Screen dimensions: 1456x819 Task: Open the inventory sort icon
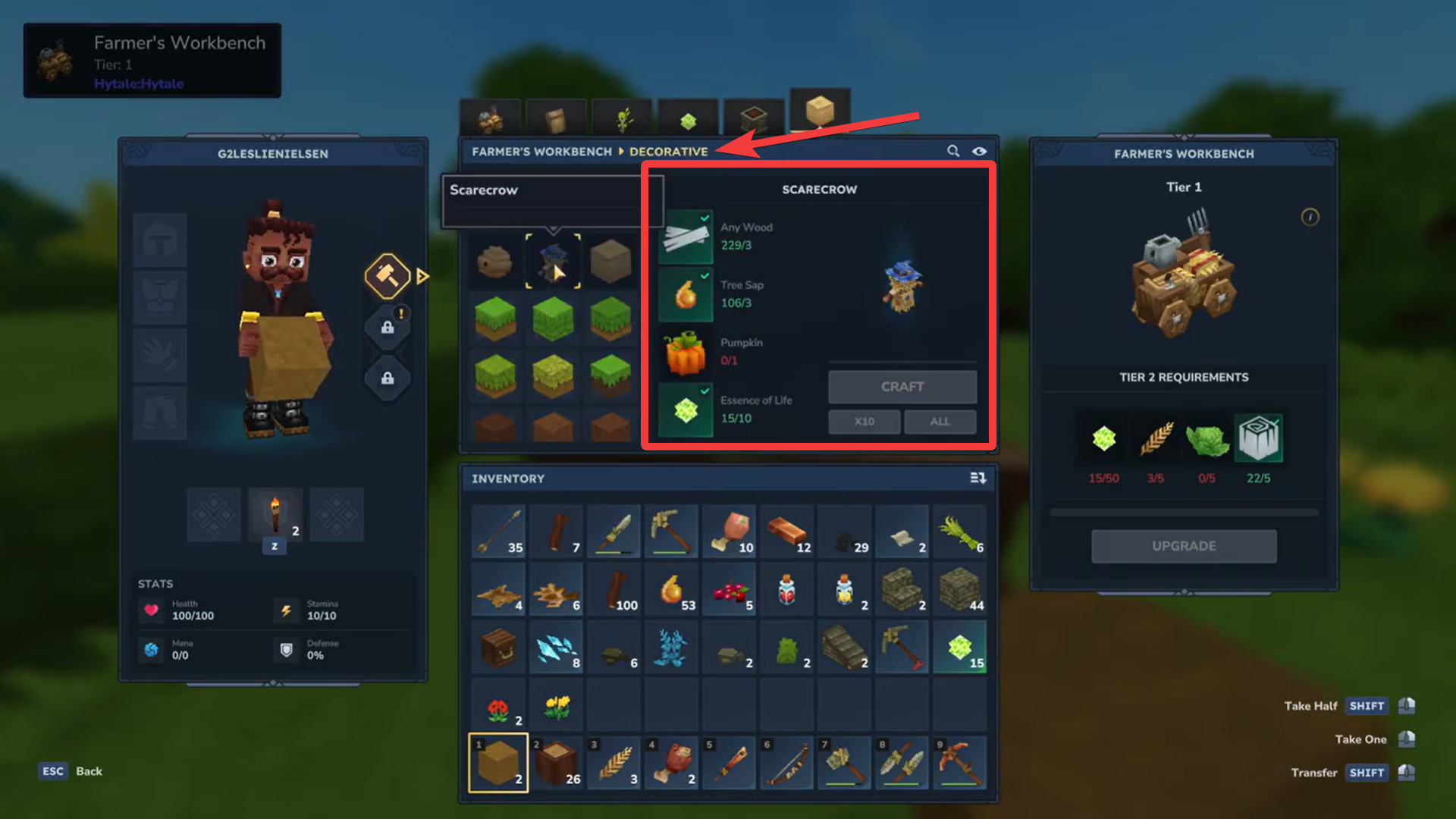(x=978, y=479)
